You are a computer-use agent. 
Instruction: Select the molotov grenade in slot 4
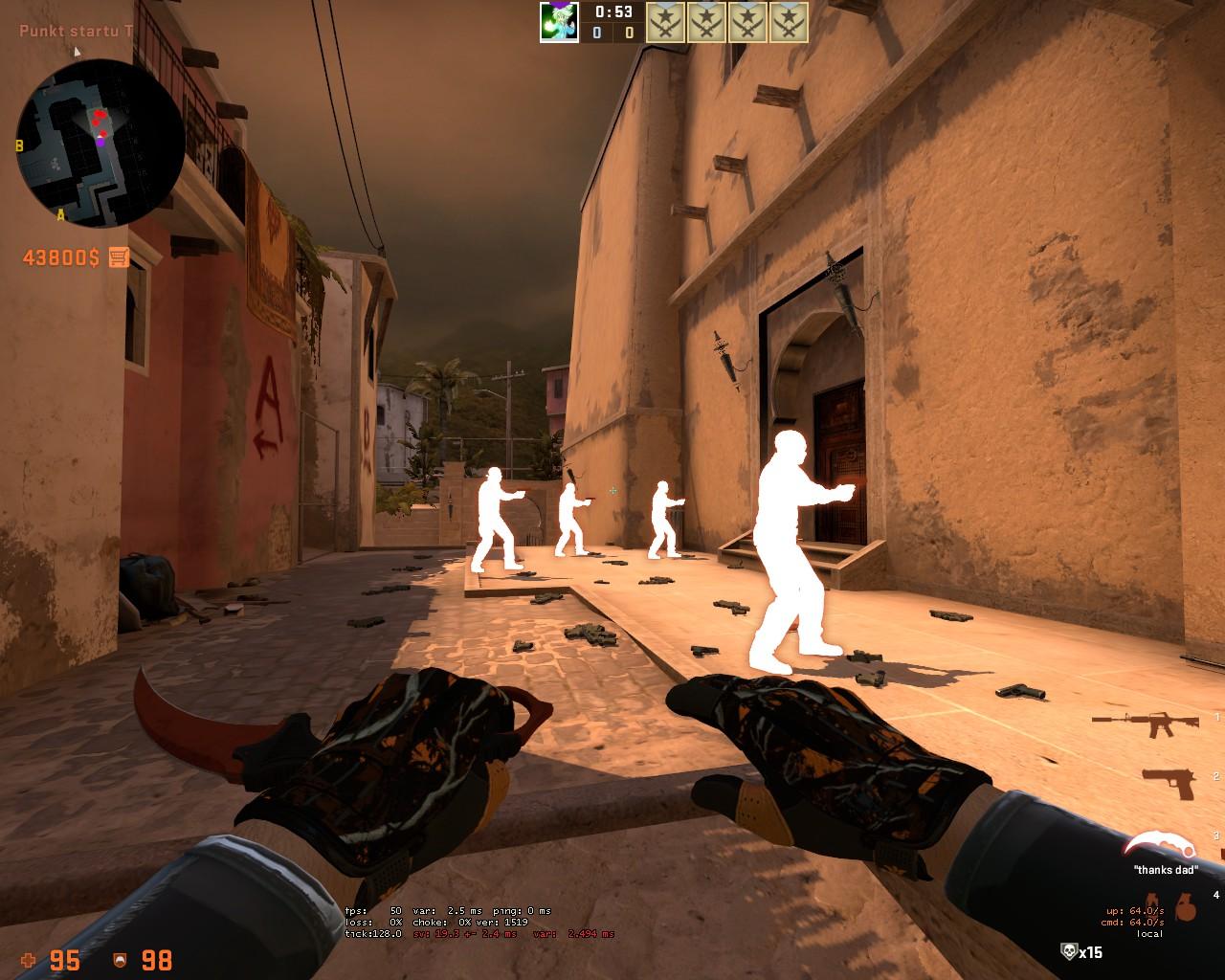[1151, 901]
